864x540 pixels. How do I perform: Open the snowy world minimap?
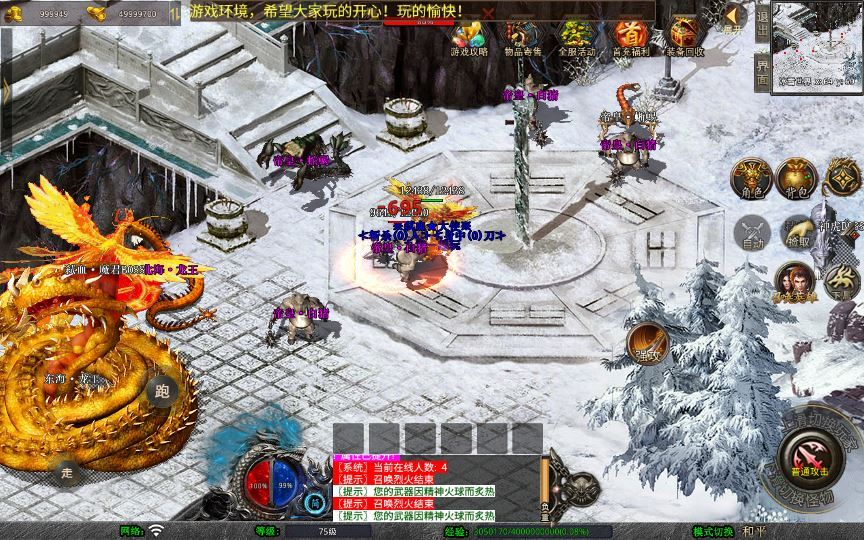tap(819, 44)
